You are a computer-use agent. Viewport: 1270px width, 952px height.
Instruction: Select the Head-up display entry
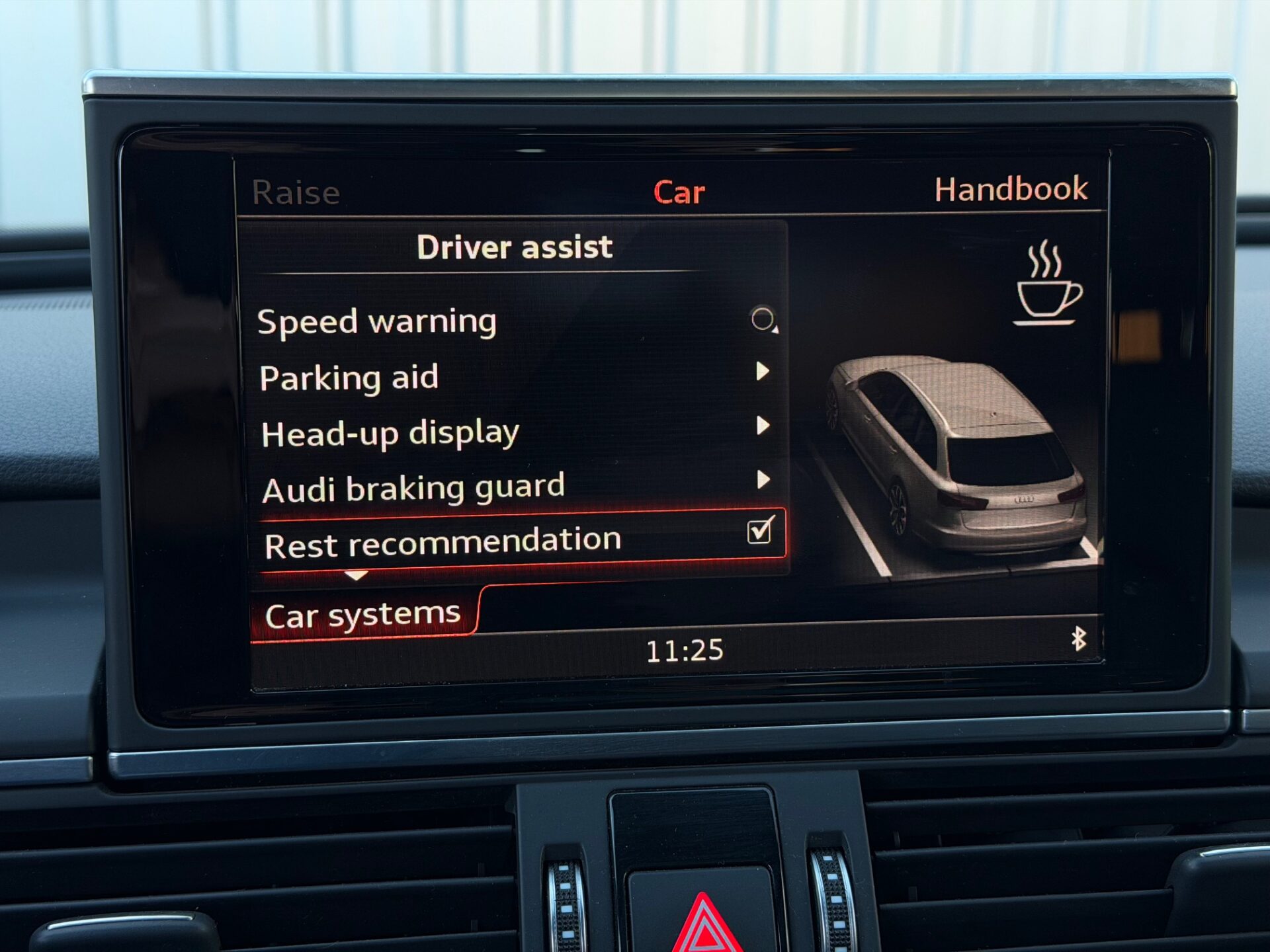(x=390, y=434)
